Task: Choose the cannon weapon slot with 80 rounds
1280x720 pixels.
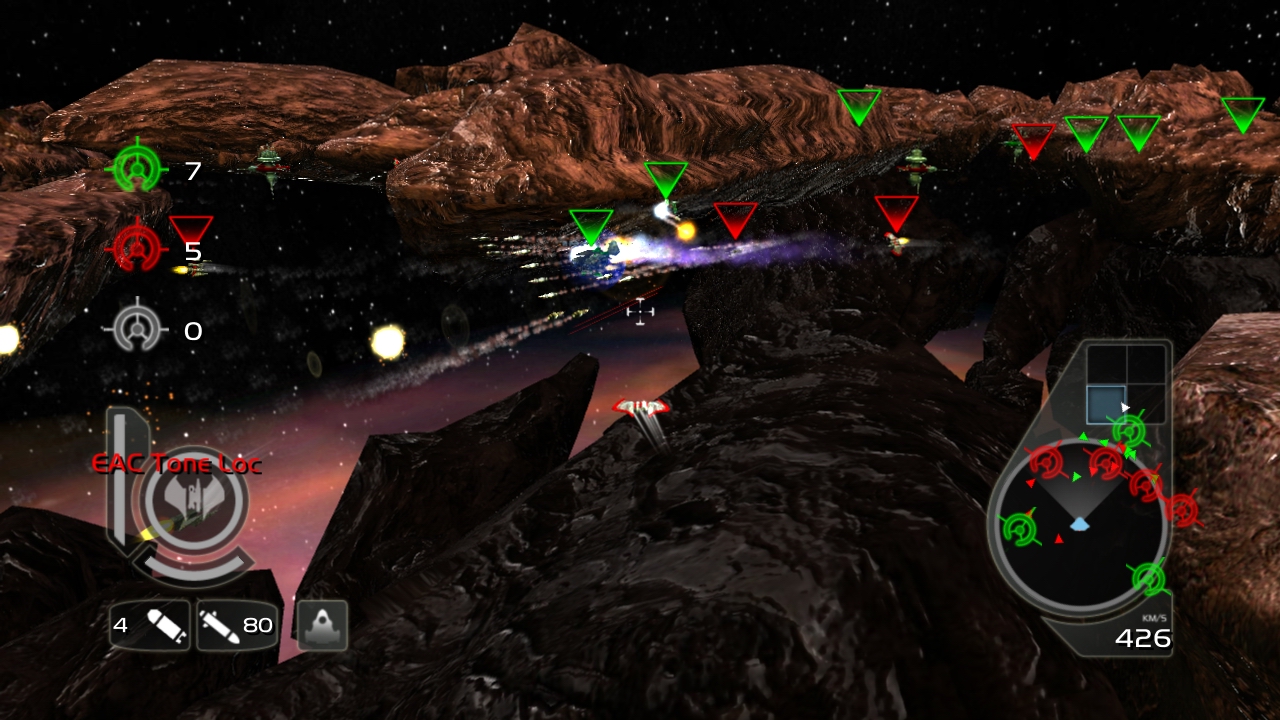Action: point(236,626)
